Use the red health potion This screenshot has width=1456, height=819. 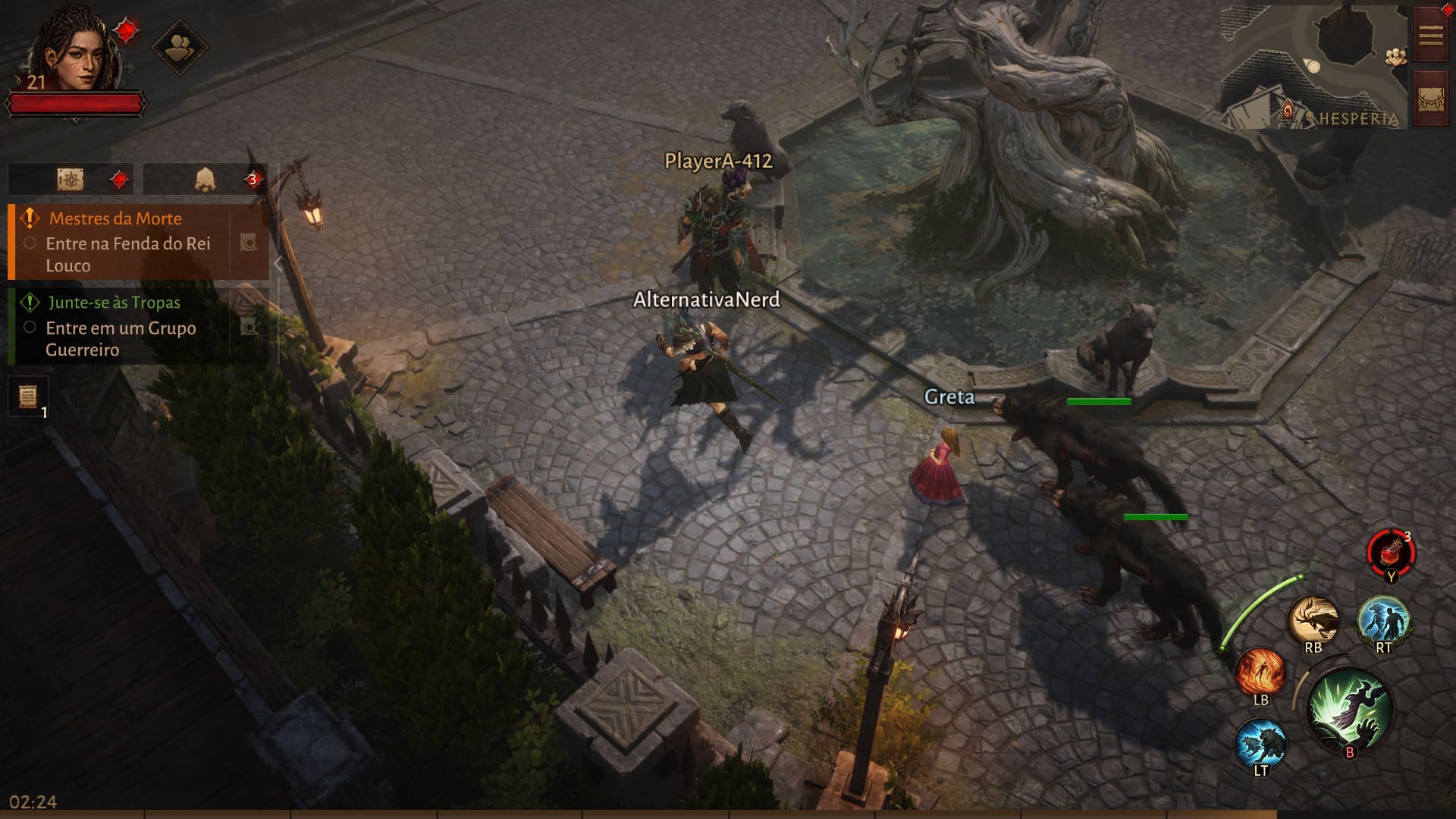tap(1391, 552)
